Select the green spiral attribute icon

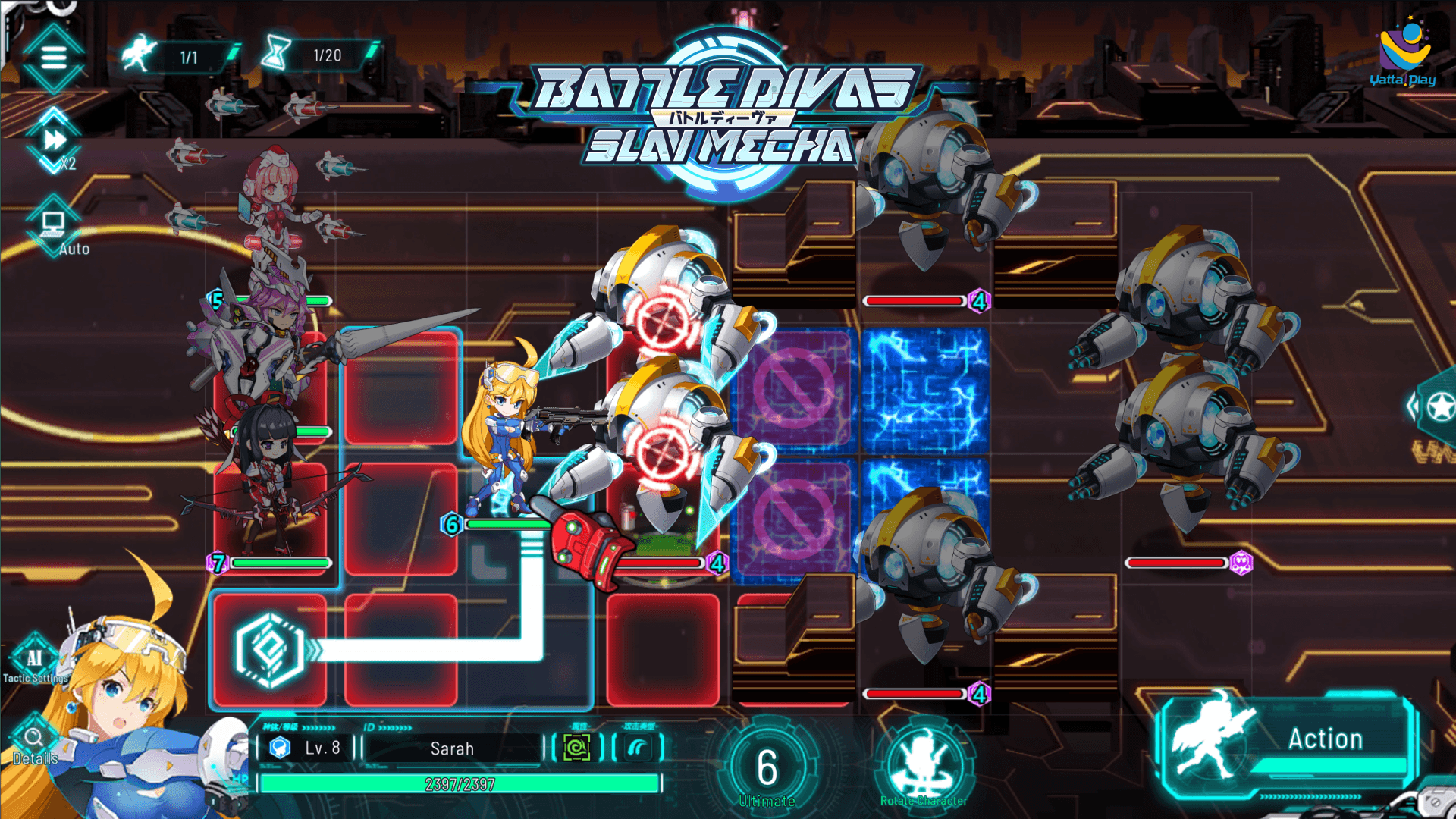576,748
